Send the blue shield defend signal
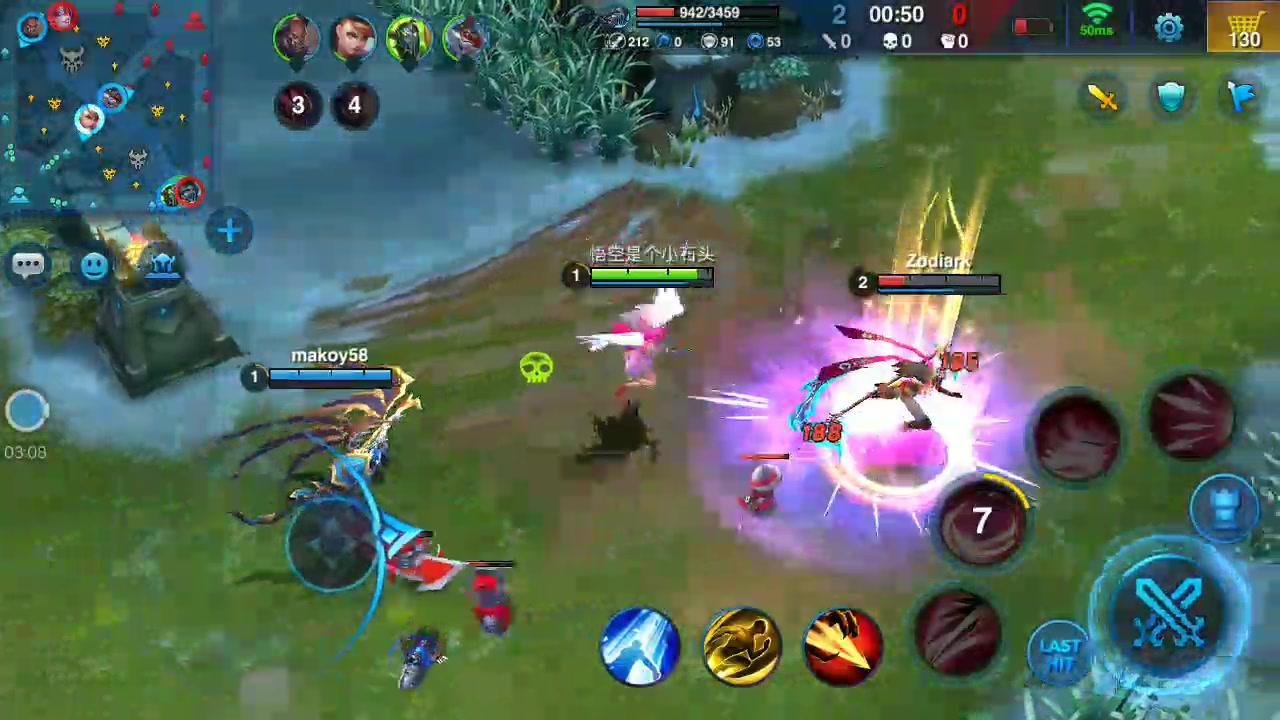The image size is (1280, 720). 1171,97
